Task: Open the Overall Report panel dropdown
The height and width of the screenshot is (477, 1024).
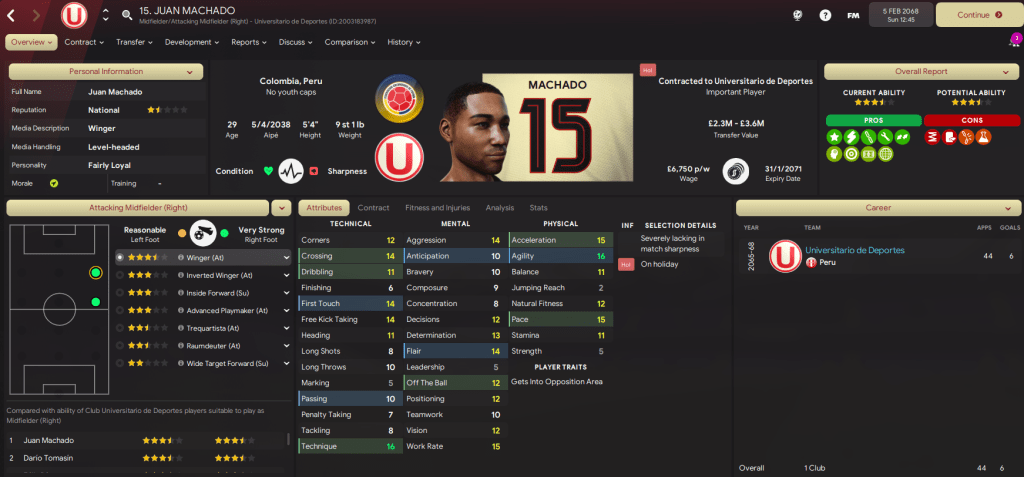Action: tap(918, 71)
